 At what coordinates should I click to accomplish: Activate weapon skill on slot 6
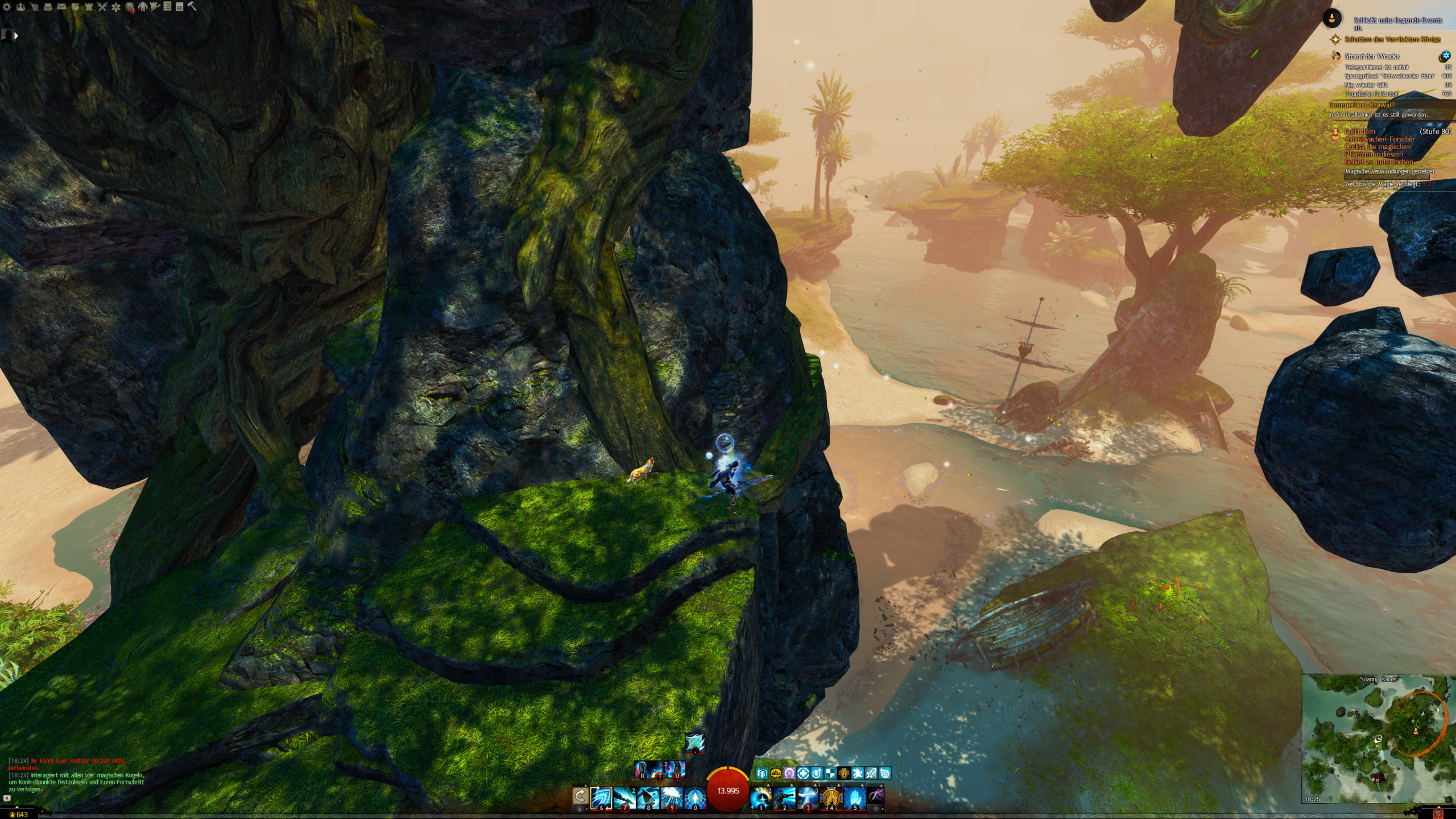pos(601,798)
